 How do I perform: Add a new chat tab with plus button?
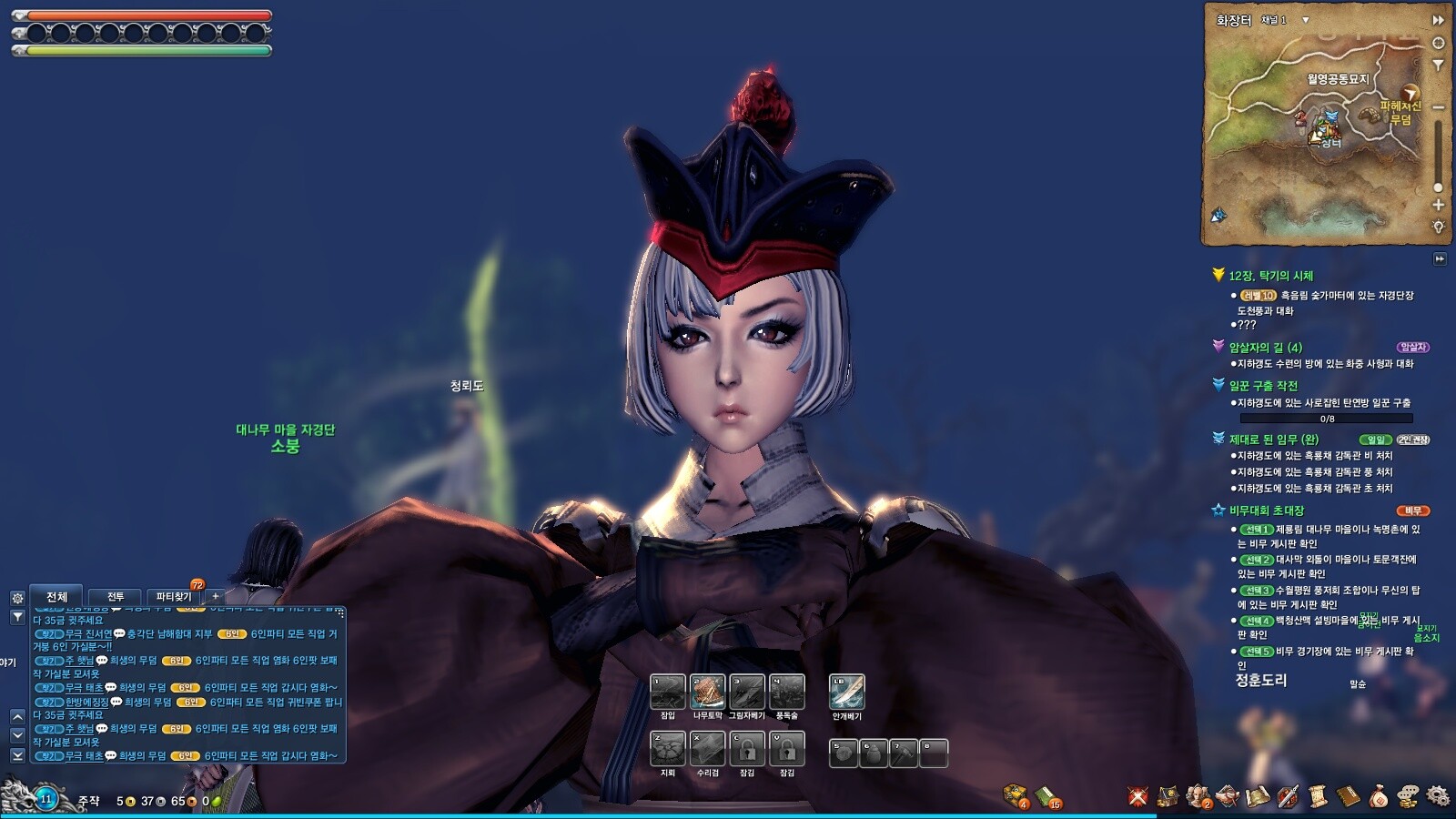215,597
